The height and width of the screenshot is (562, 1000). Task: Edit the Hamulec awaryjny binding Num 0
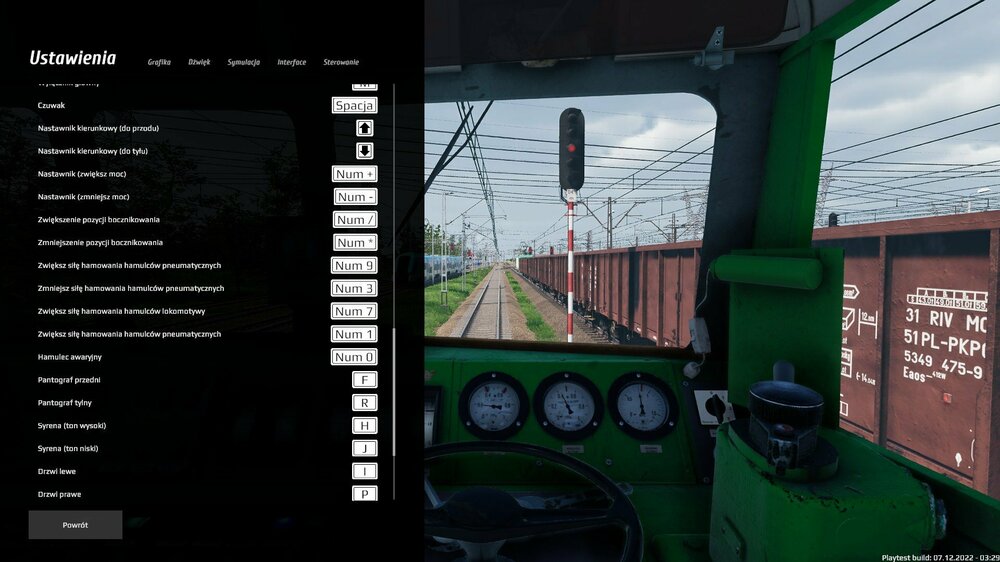point(355,357)
